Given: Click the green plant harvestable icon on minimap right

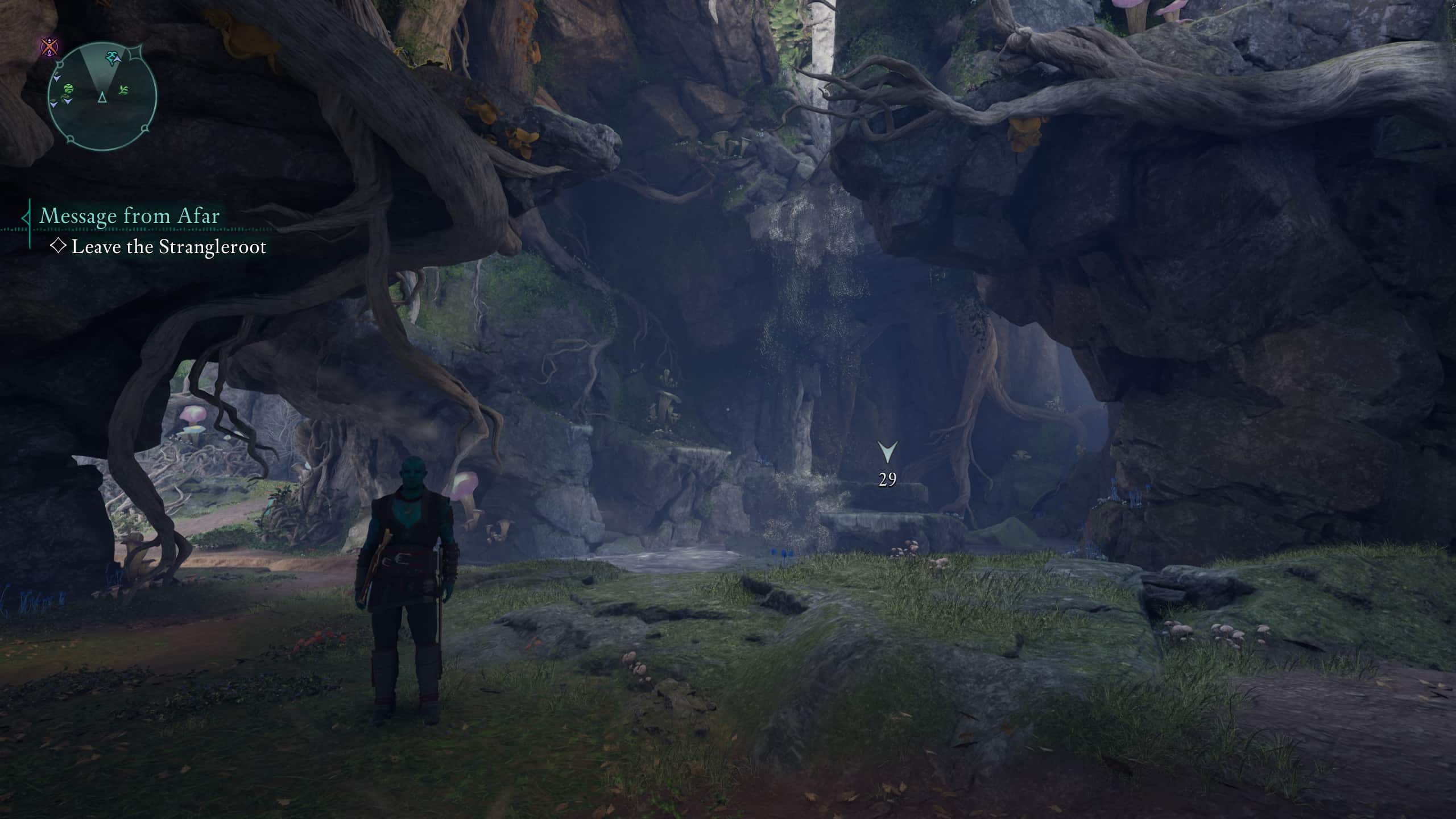Looking at the screenshot, I should coord(123,90).
